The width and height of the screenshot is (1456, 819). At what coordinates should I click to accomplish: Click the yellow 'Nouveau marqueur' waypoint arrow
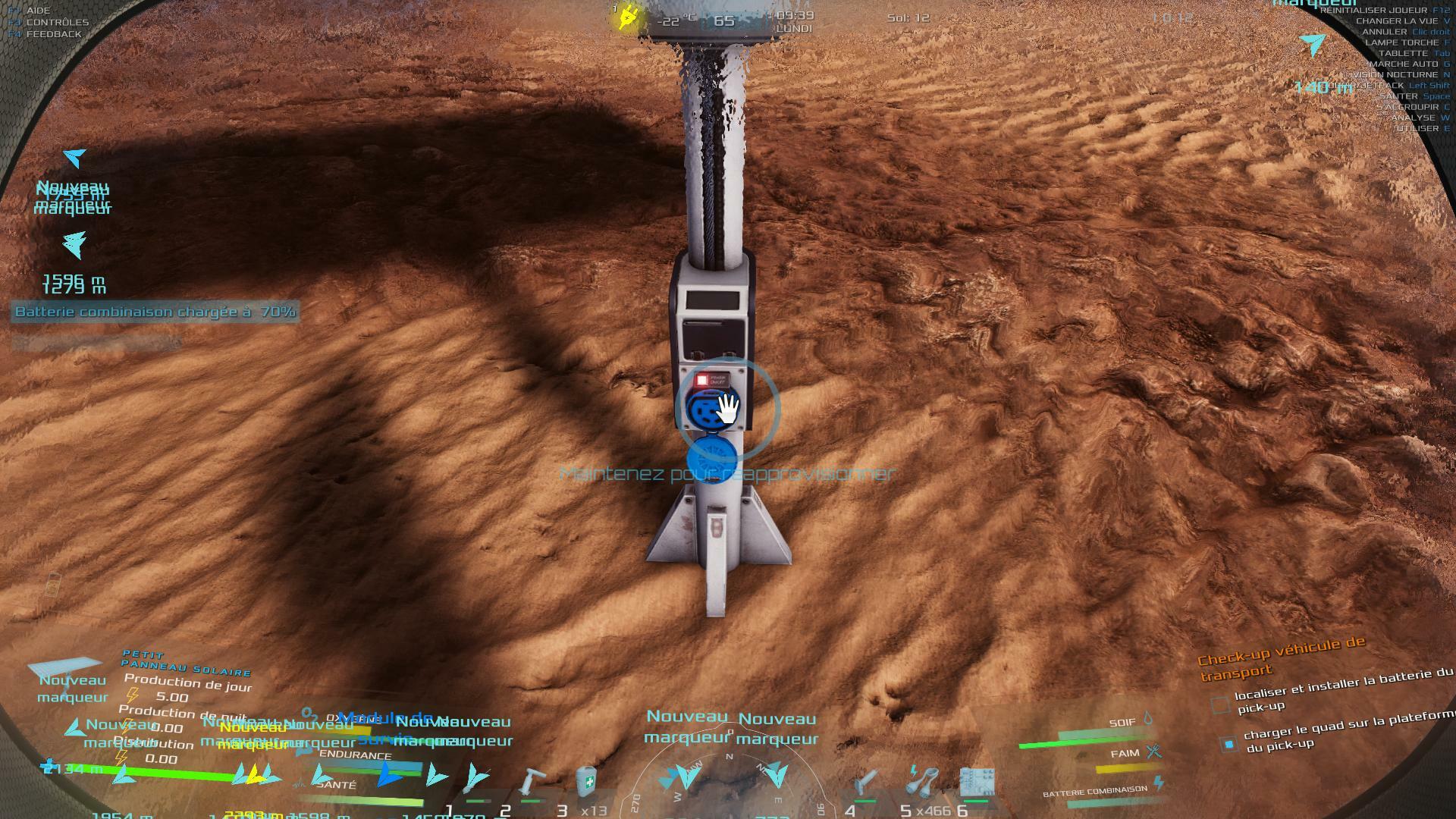click(256, 773)
